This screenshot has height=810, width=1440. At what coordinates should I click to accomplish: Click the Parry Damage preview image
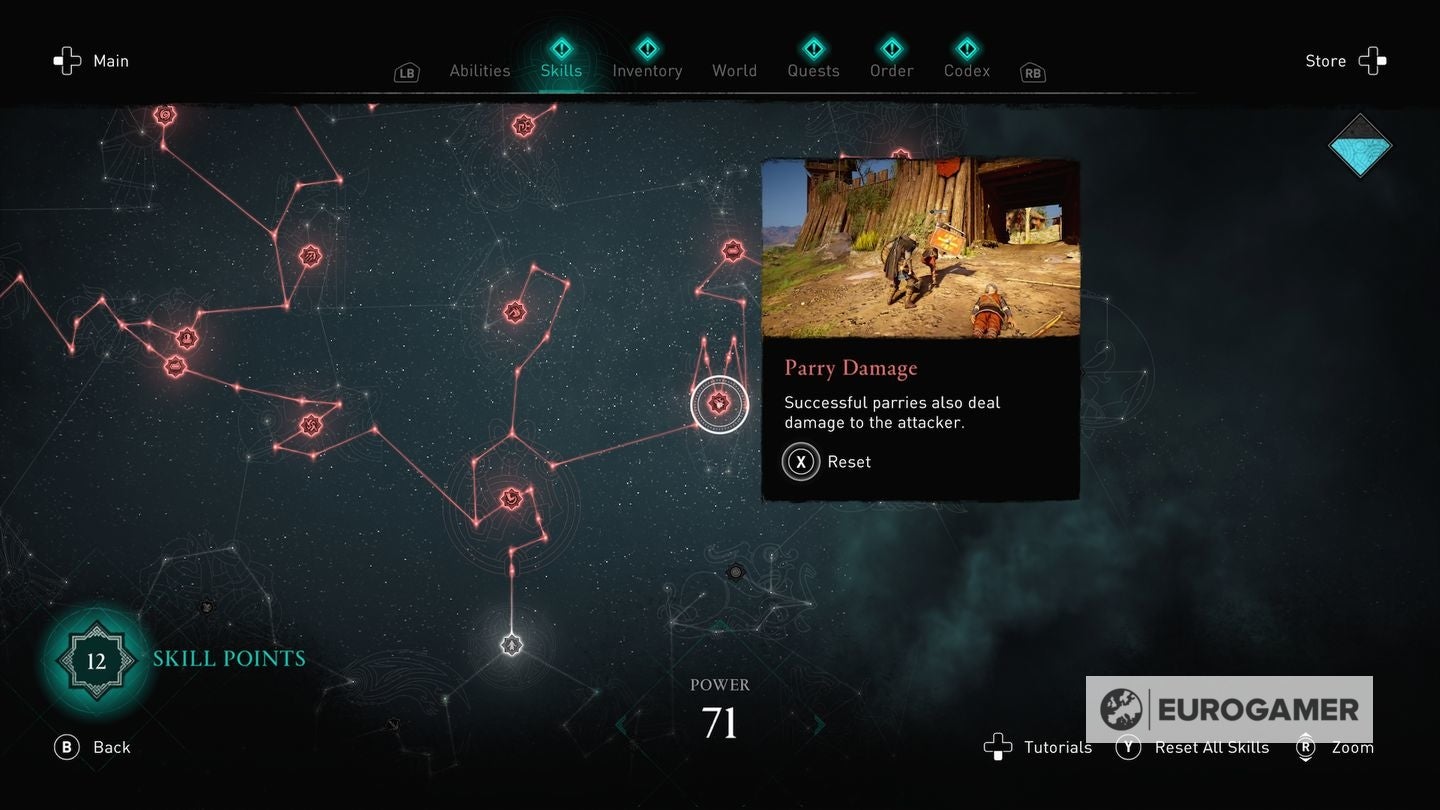(920, 248)
